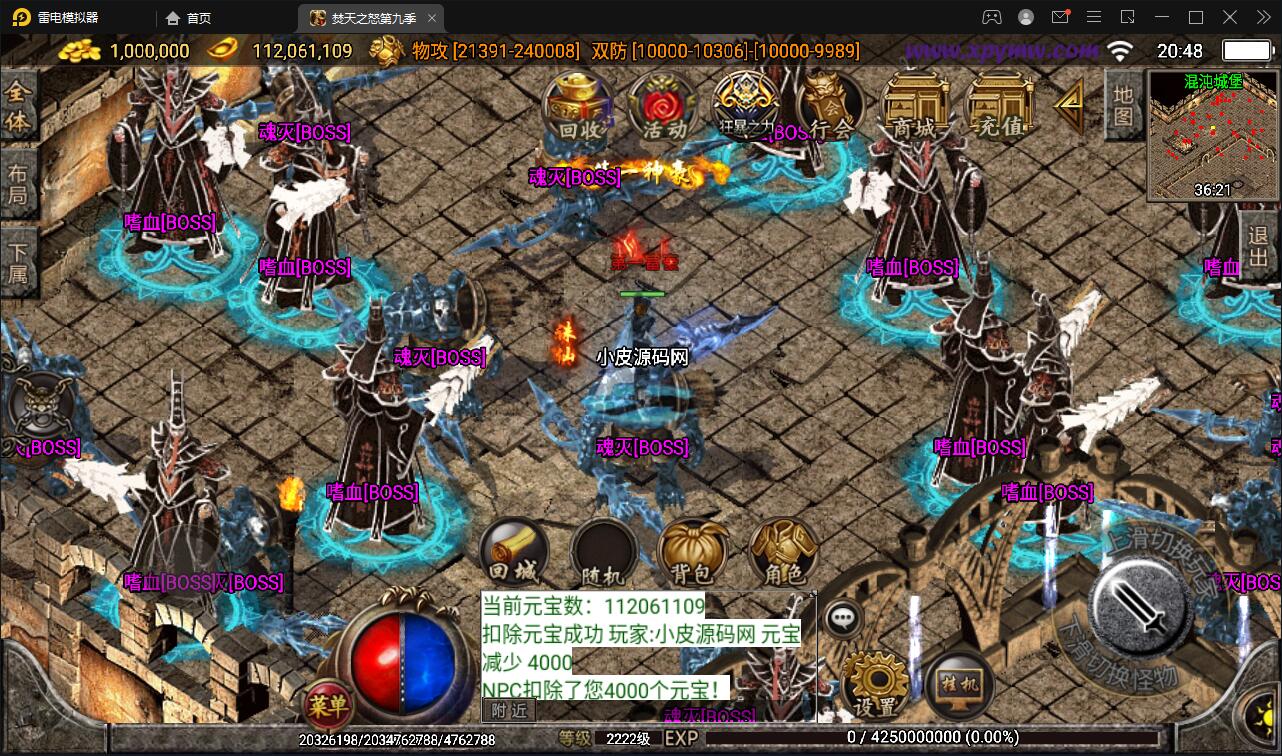1282x756 pixels.
Task: Use the 回城 return-to-town scroll
Action: point(514,553)
